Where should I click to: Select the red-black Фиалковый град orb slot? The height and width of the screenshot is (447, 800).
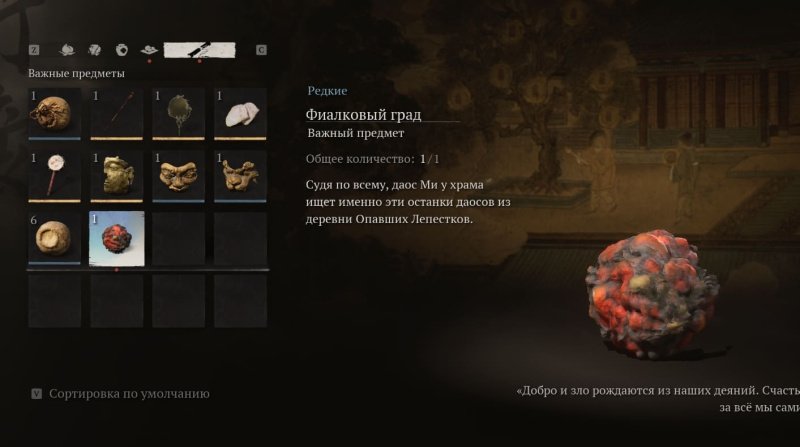pos(117,239)
